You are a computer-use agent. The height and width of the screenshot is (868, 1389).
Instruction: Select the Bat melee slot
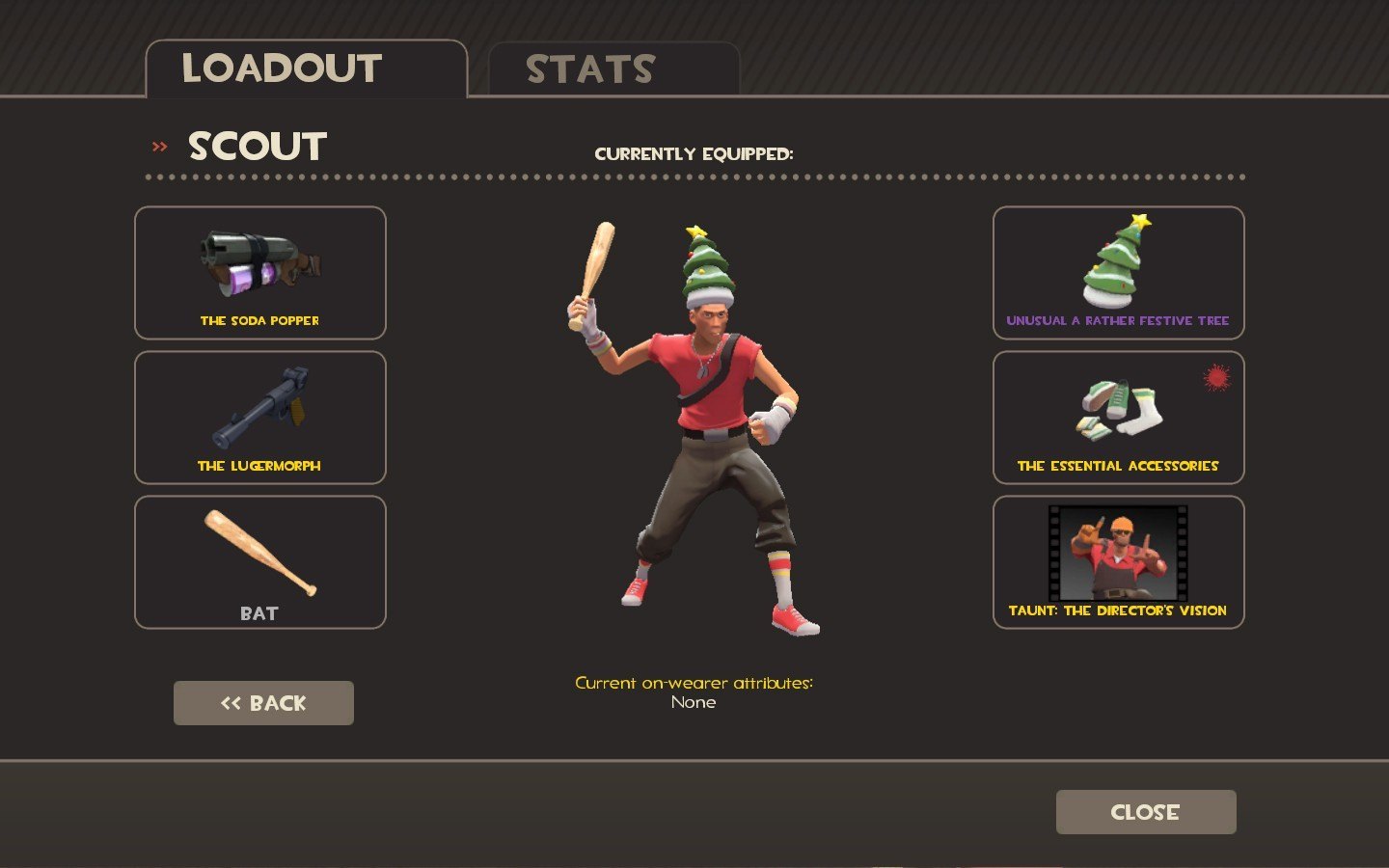260,562
